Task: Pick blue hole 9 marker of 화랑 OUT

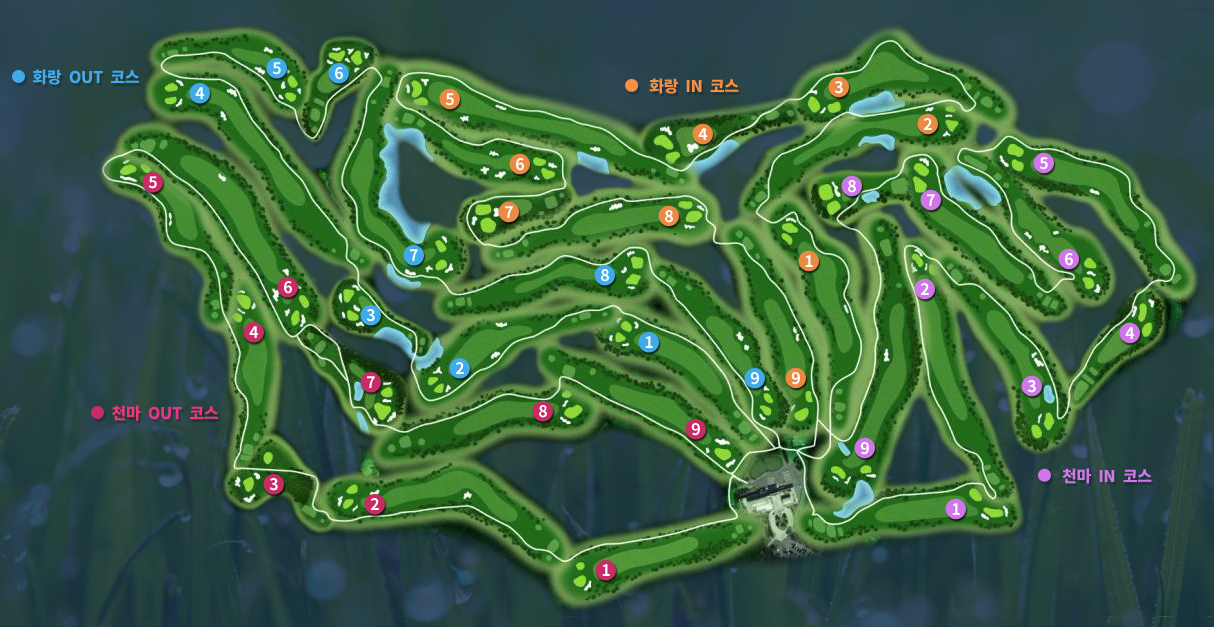Action: coord(755,378)
